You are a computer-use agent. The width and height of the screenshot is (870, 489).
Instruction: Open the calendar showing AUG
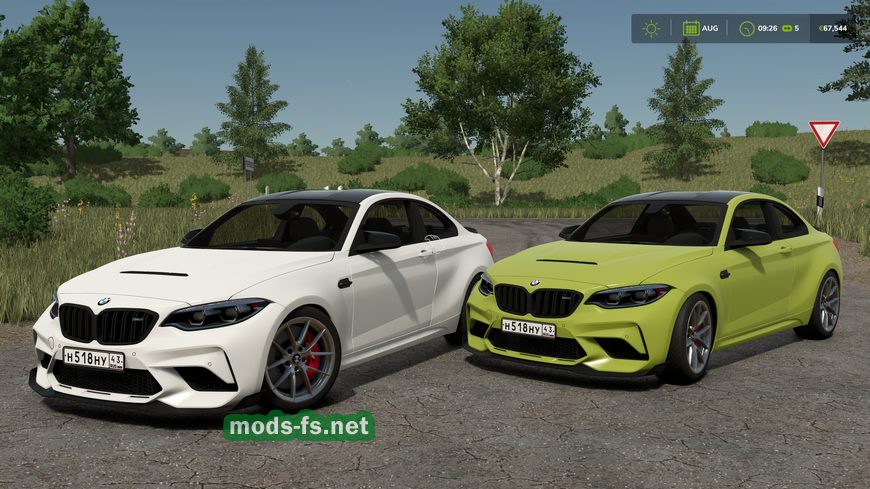point(691,28)
